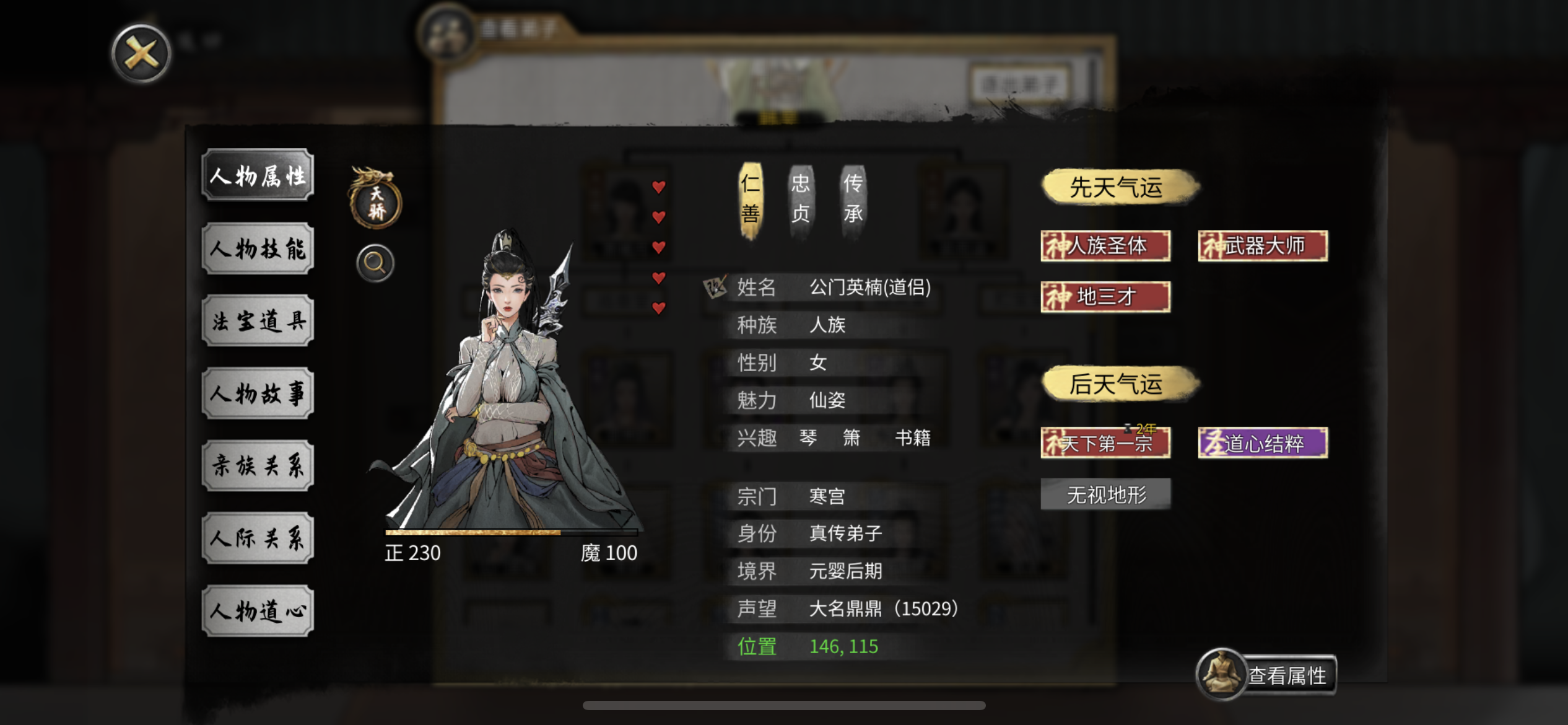Select the 神地三才 fortune icon
This screenshot has height=725, width=1568.
point(1105,297)
